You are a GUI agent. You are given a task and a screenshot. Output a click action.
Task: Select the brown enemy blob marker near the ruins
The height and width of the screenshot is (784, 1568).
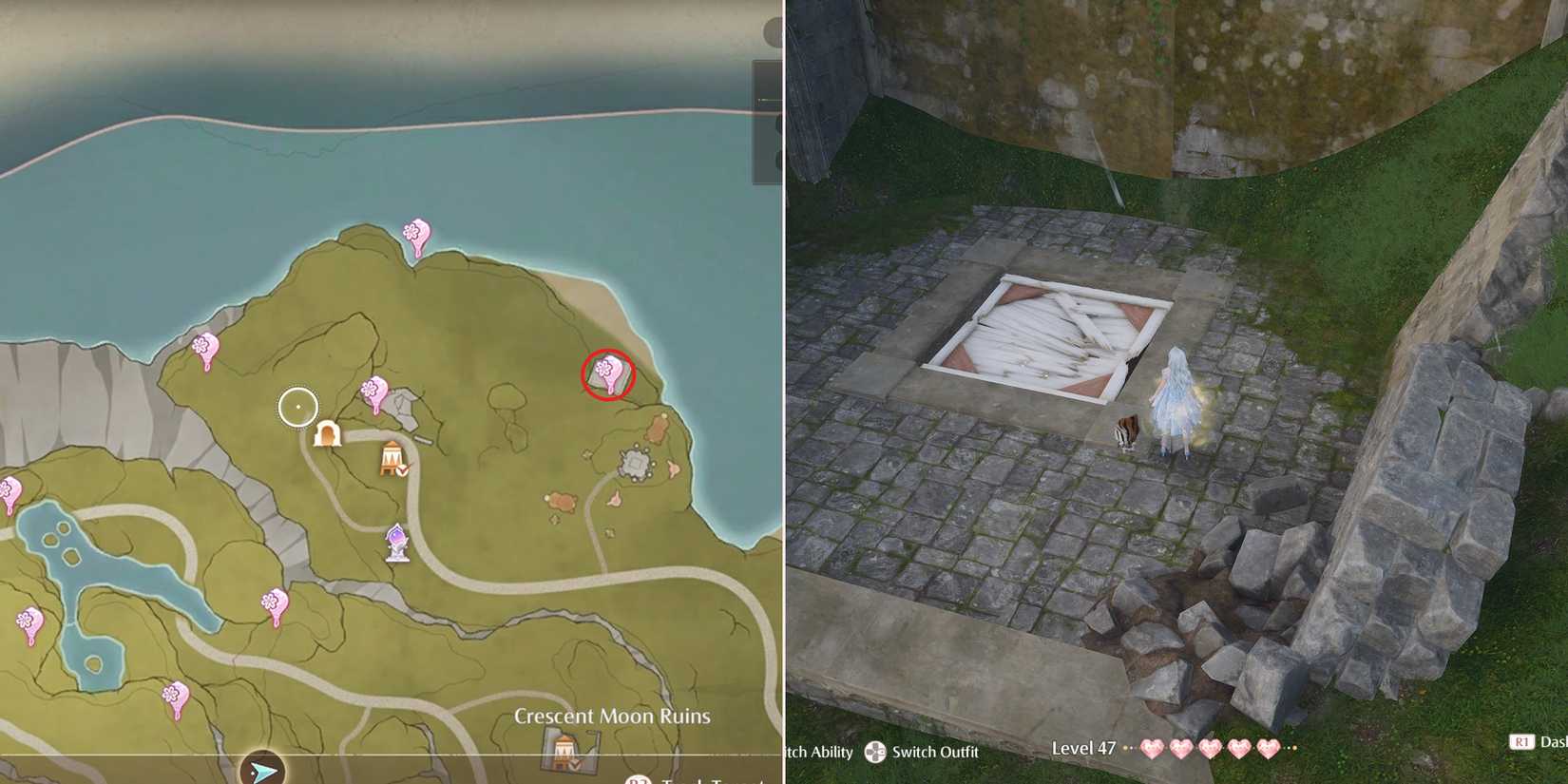click(658, 428)
